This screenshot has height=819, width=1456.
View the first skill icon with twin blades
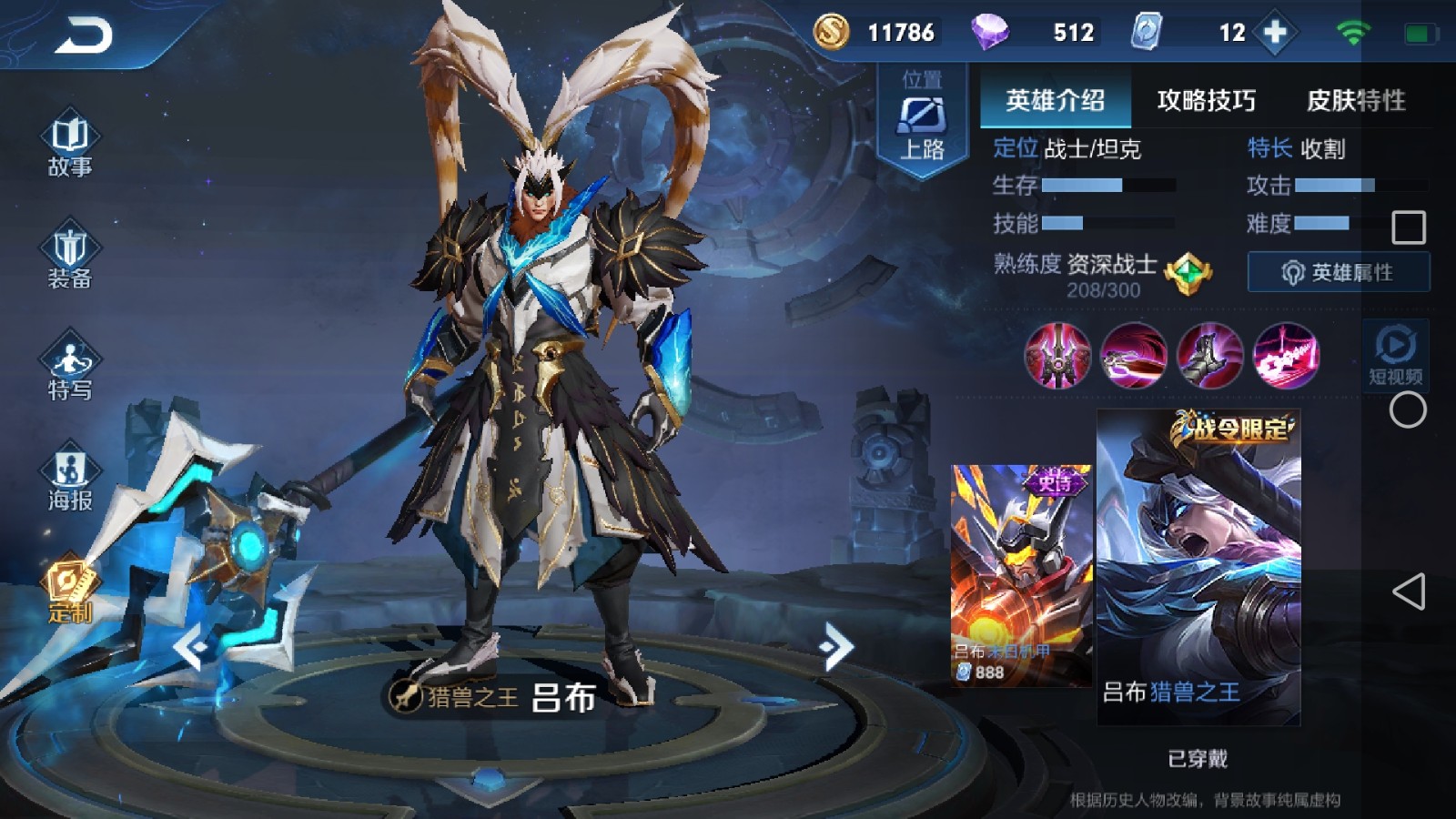(x=1057, y=356)
